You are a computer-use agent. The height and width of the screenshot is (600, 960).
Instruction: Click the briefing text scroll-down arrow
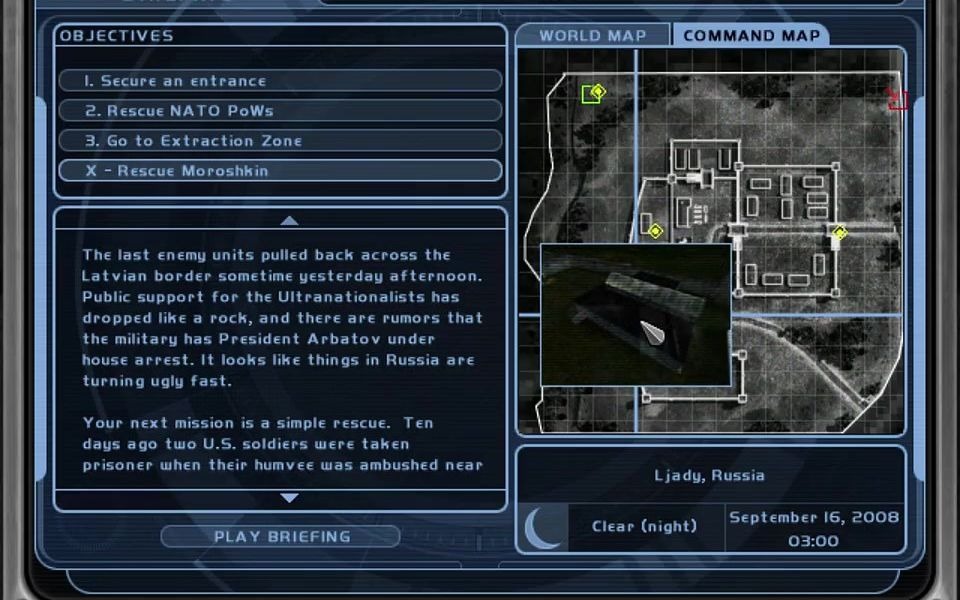click(289, 497)
